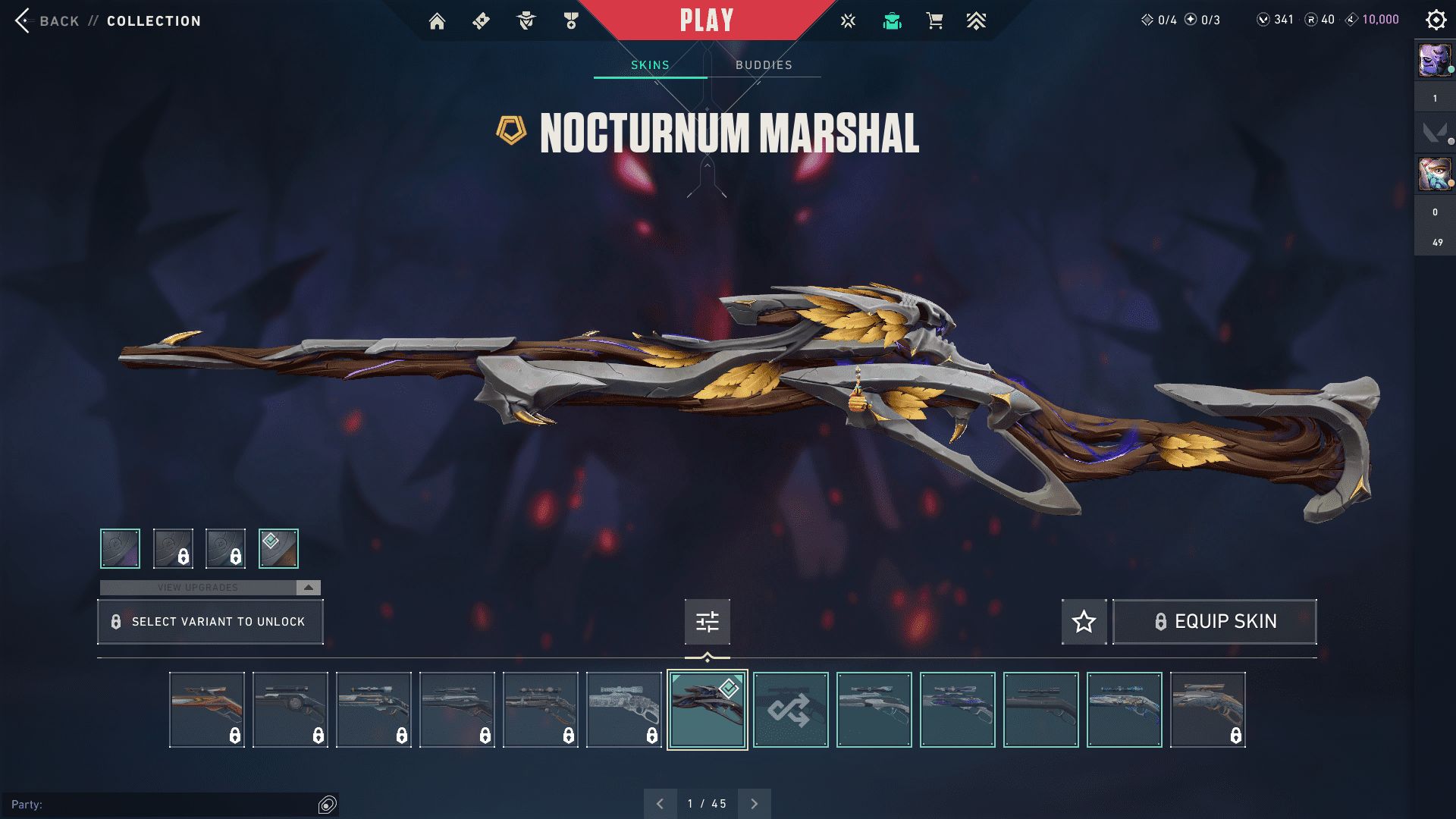The width and height of the screenshot is (1456, 819).
Task: Click Select Variant to Unlock button
Action: 210,622
